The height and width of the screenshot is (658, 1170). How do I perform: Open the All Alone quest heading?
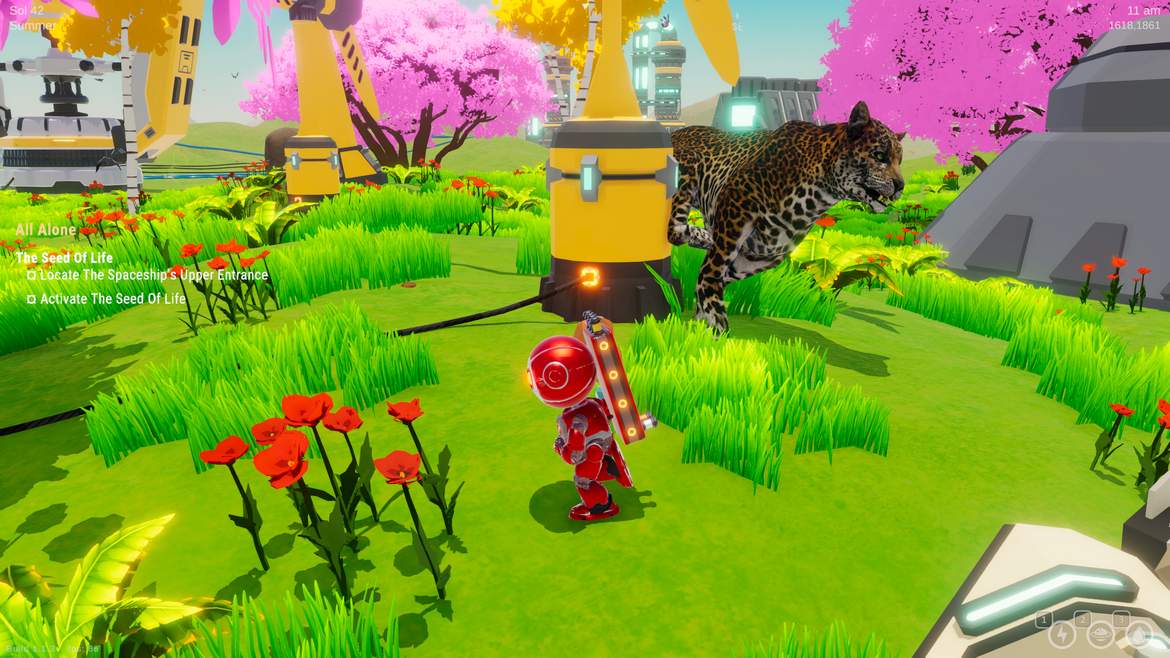[46, 230]
